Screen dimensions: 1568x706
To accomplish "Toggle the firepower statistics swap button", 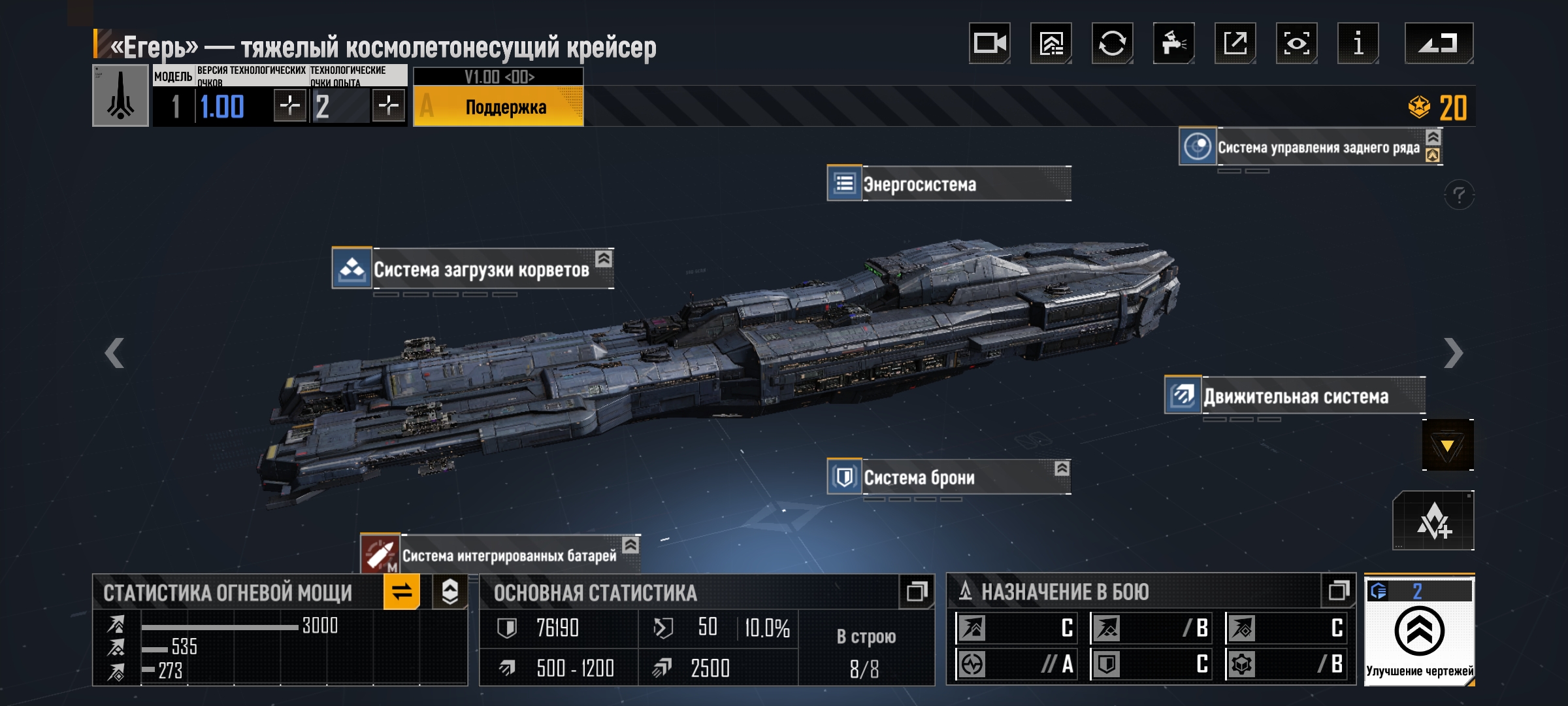I will coord(401,592).
